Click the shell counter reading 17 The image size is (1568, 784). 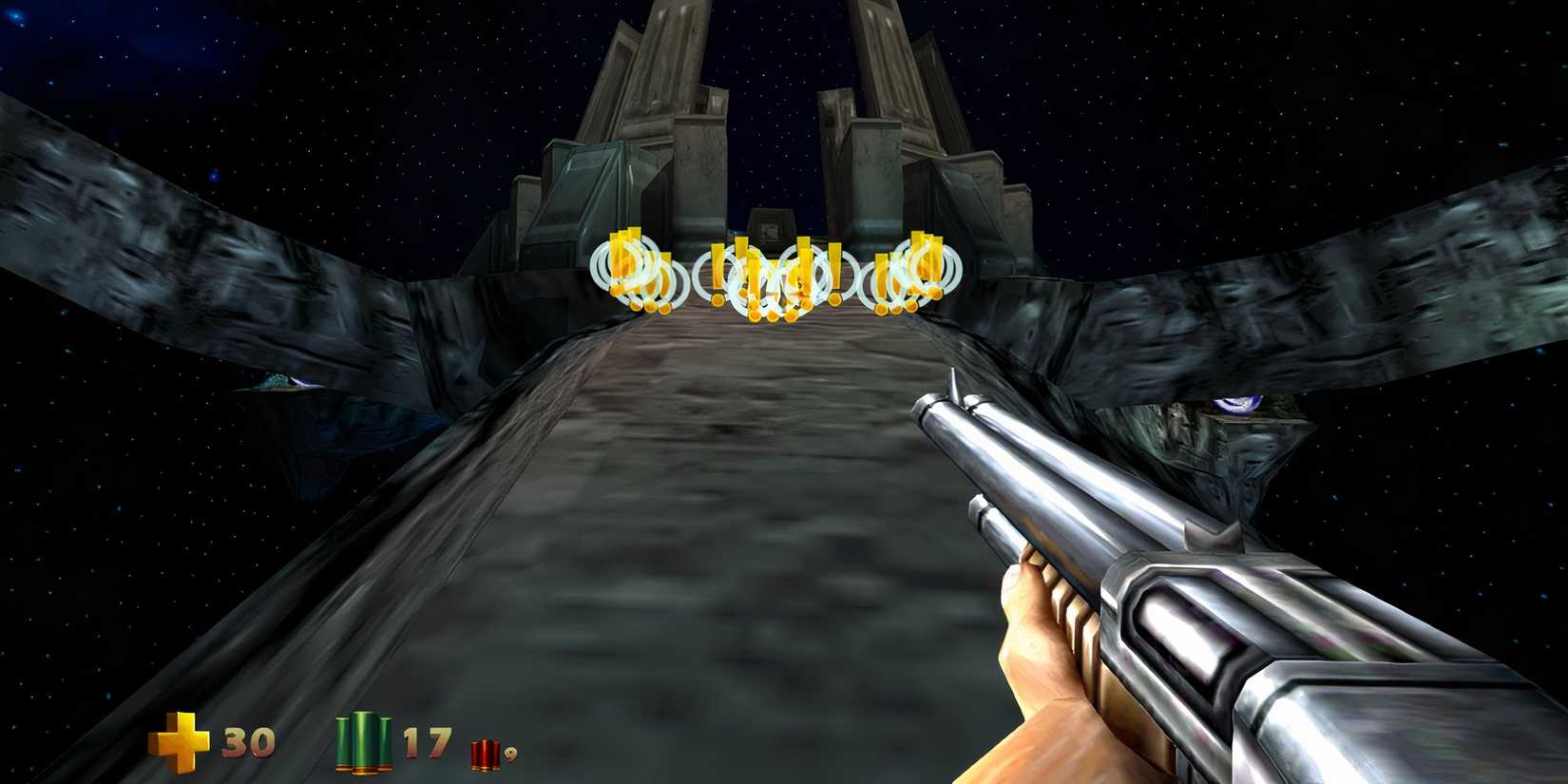click(427, 739)
